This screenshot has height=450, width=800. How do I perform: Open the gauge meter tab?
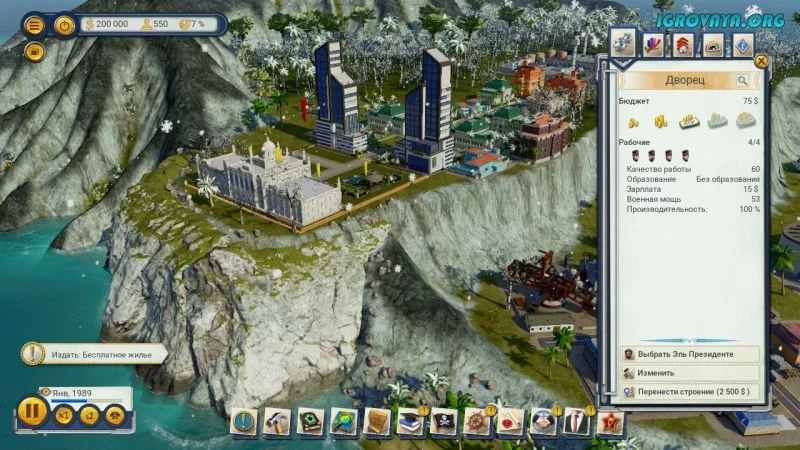712,44
